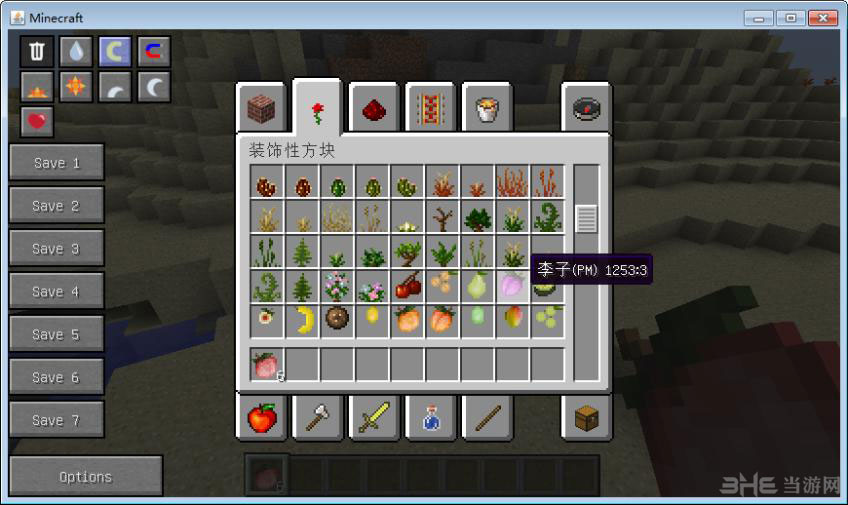Viewport: 848px width, 505px height.
Task: Open the chest survival inventory tab
Action: coord(586,416)
